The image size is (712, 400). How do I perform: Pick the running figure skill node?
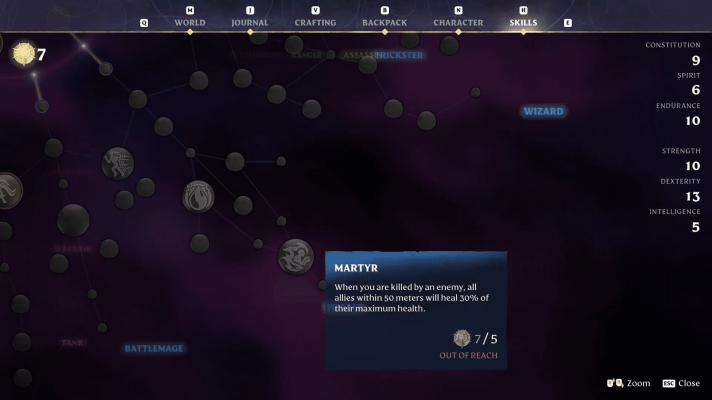coord(118,162)
